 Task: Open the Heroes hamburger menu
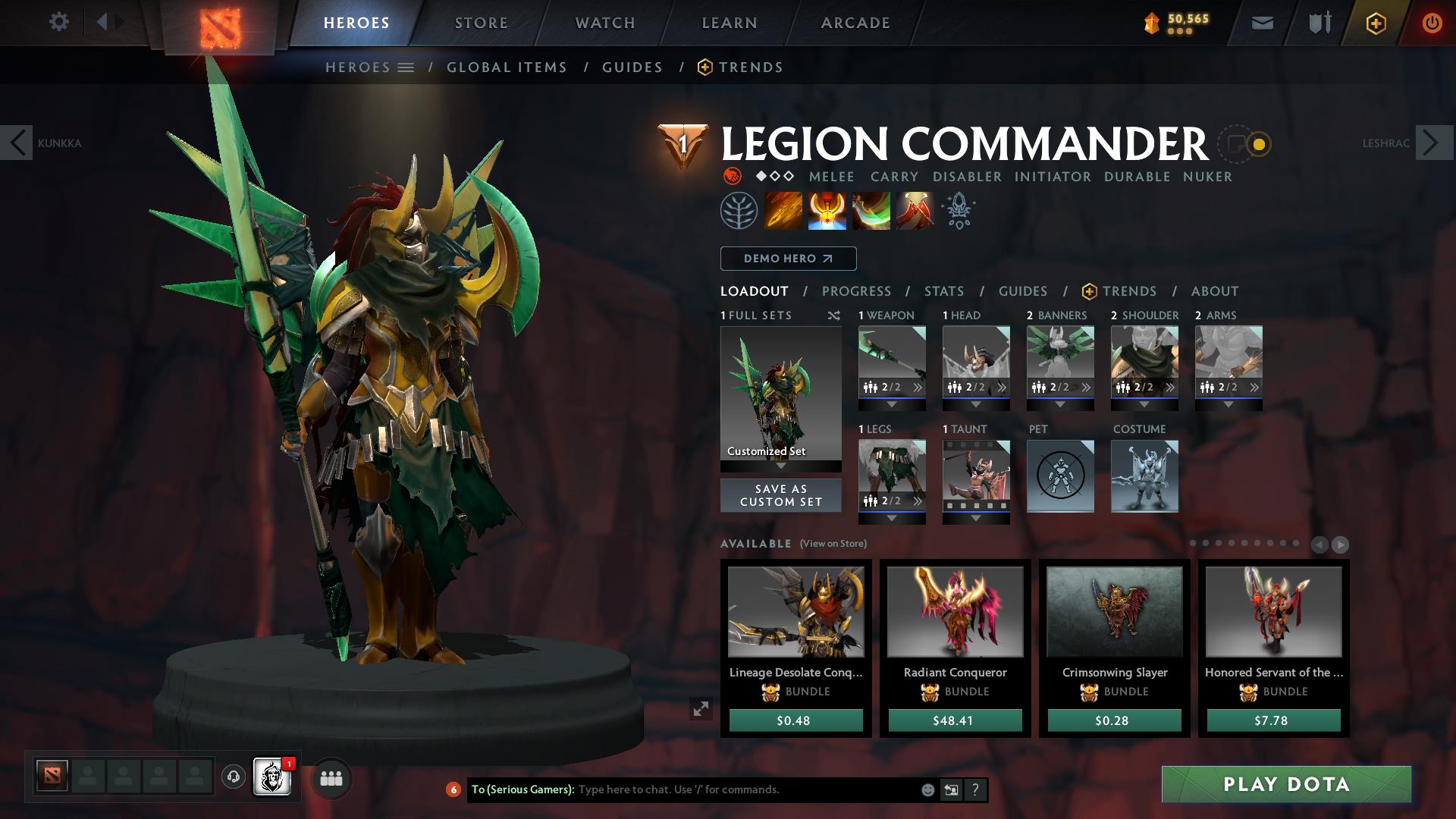(406, 67)
